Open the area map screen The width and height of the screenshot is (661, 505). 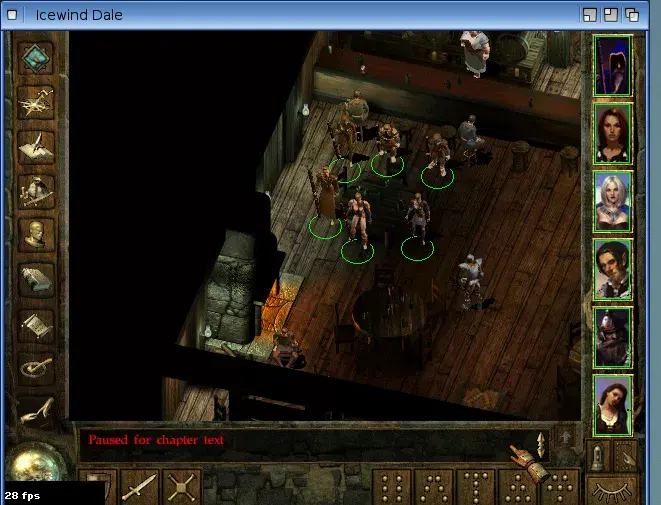pos(37,101)
